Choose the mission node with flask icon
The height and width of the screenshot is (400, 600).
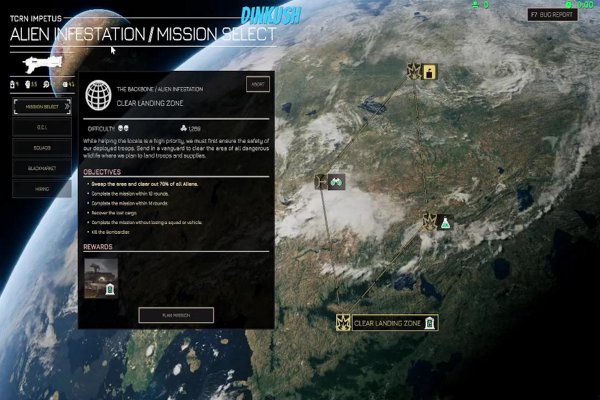click(438, 221)
